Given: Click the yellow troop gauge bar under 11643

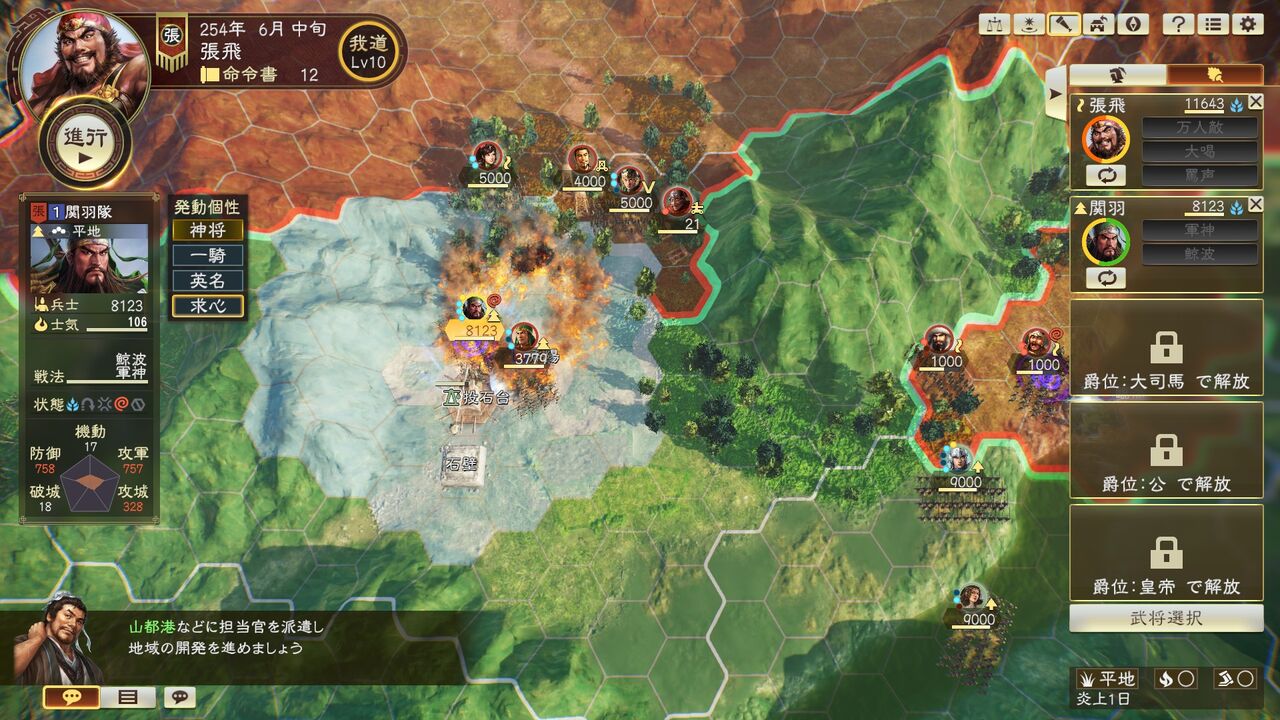Looking at the screenshot, I should pyautogui.click(x=1203, y=112).
